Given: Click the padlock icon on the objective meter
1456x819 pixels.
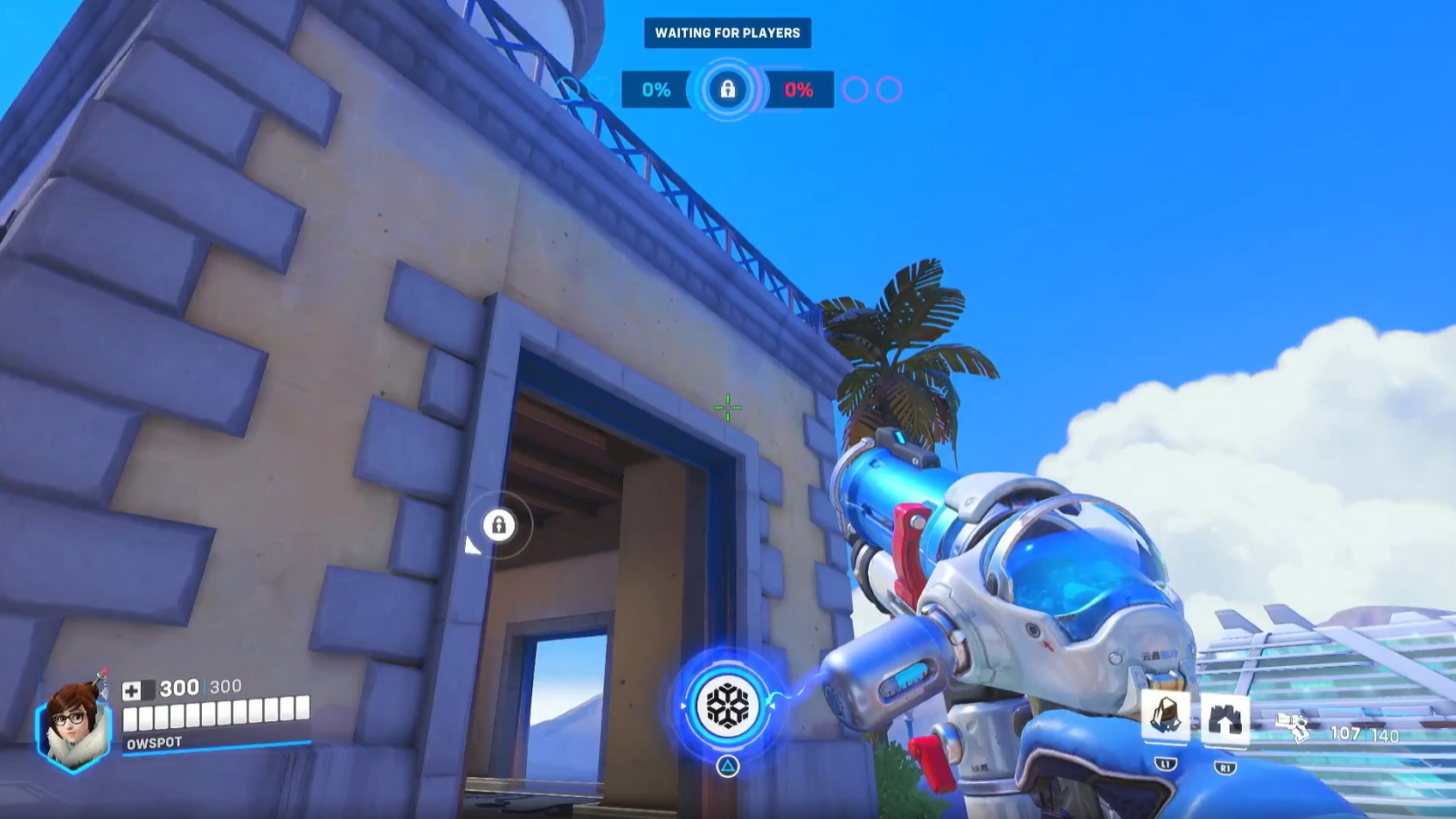Looking at the screenshot, I should [728, 90].
